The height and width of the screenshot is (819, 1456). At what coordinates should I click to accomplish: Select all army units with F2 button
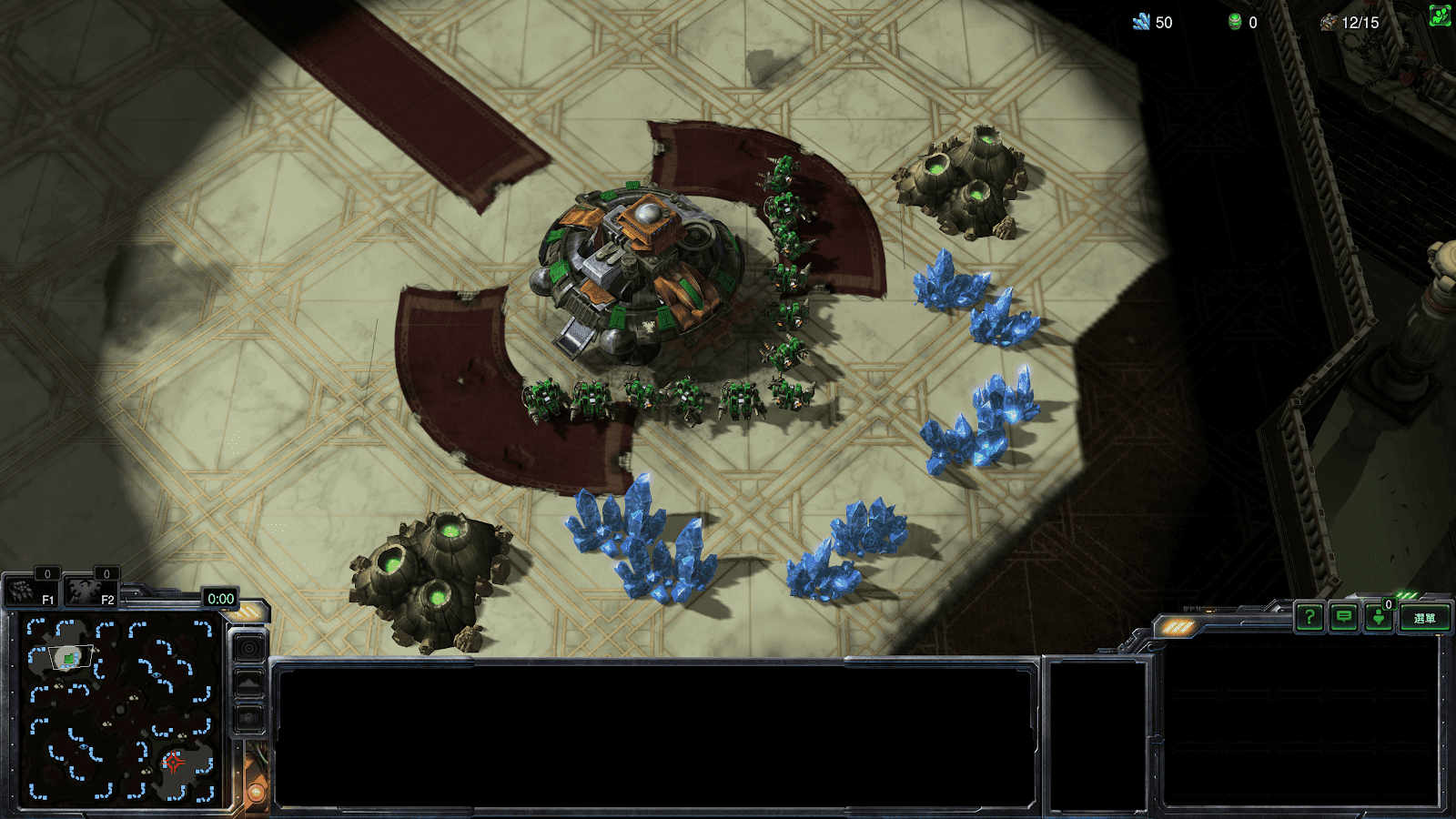(89, 593)
